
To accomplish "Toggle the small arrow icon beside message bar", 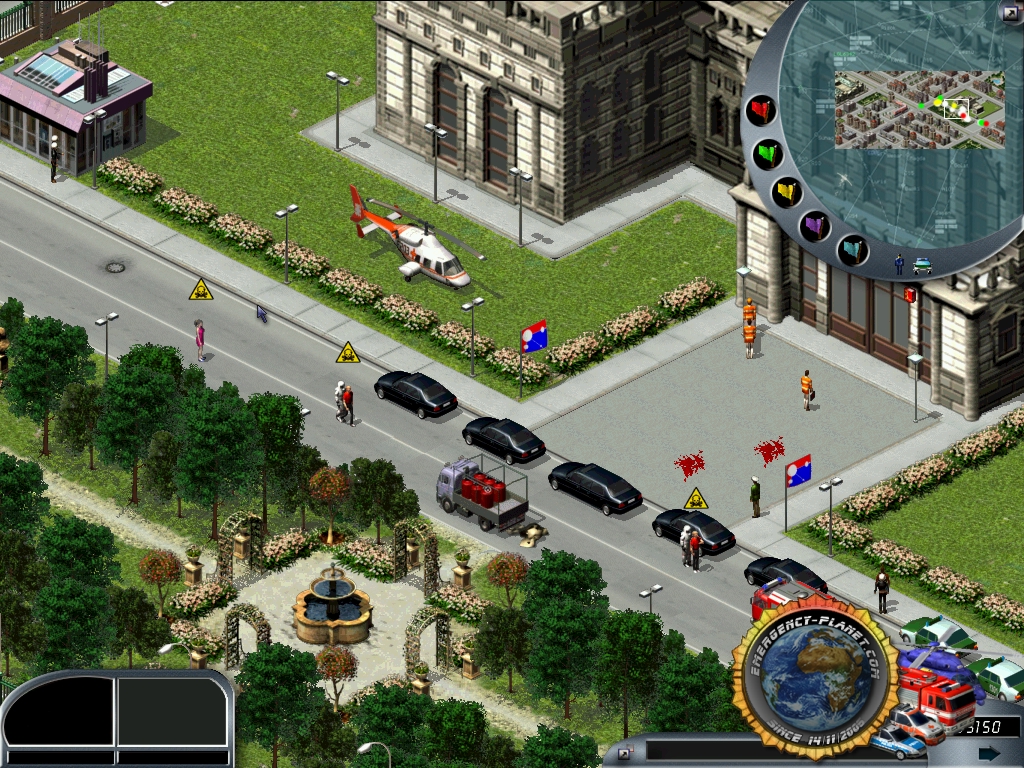I will [x=625, y=752].
